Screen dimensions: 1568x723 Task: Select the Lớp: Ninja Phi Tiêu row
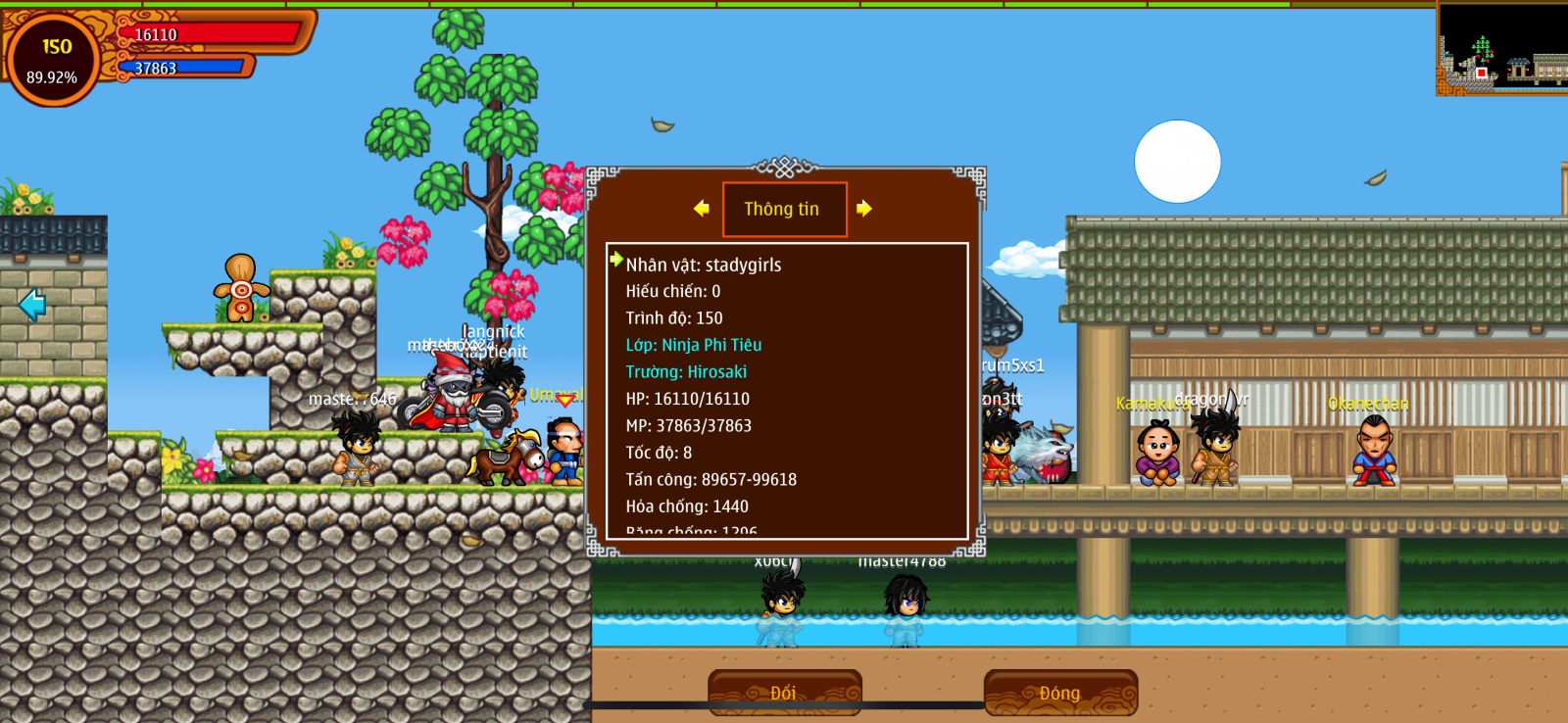[x=694, y=345]
